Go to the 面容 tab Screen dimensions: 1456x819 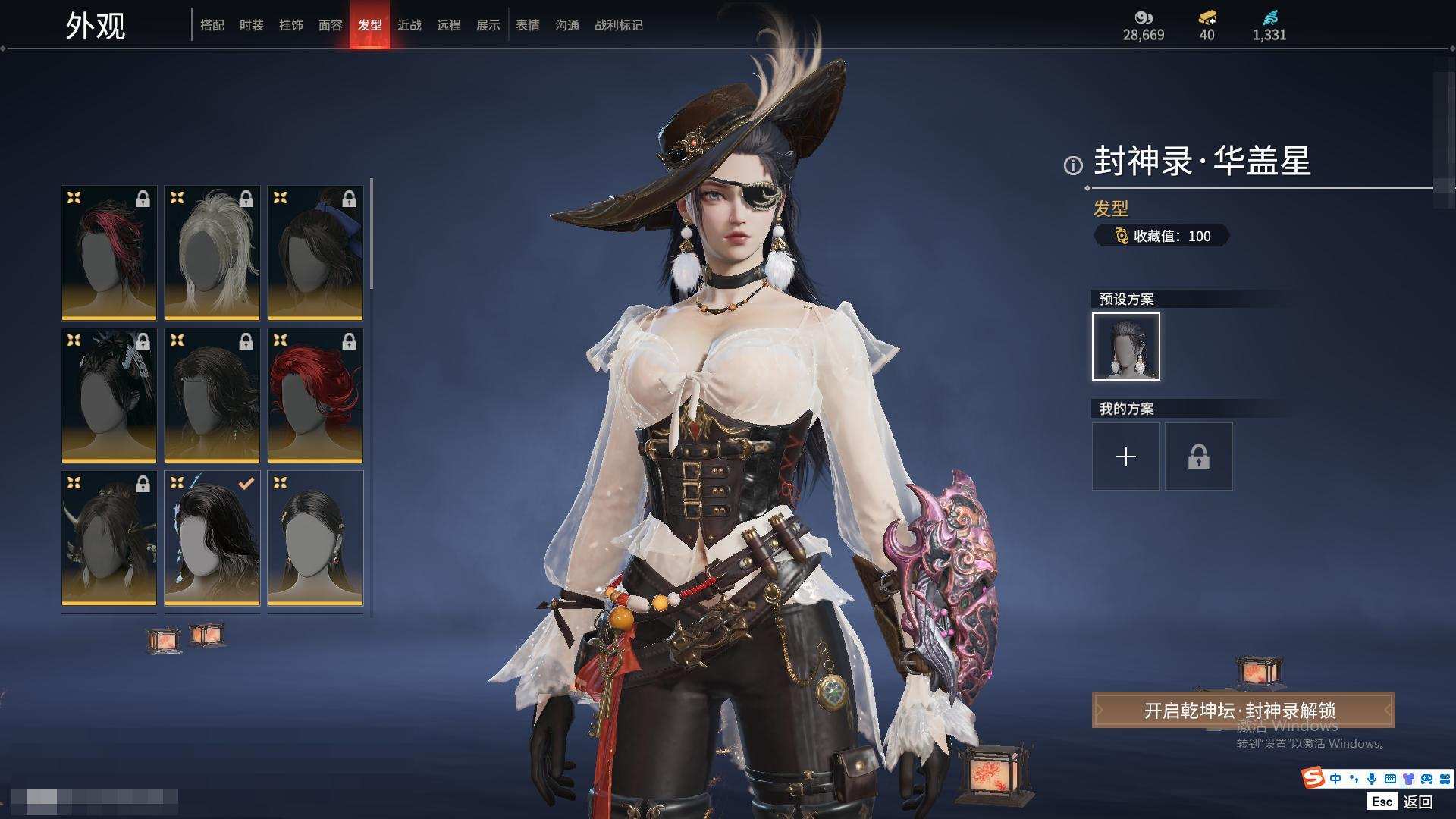(330, 25)
